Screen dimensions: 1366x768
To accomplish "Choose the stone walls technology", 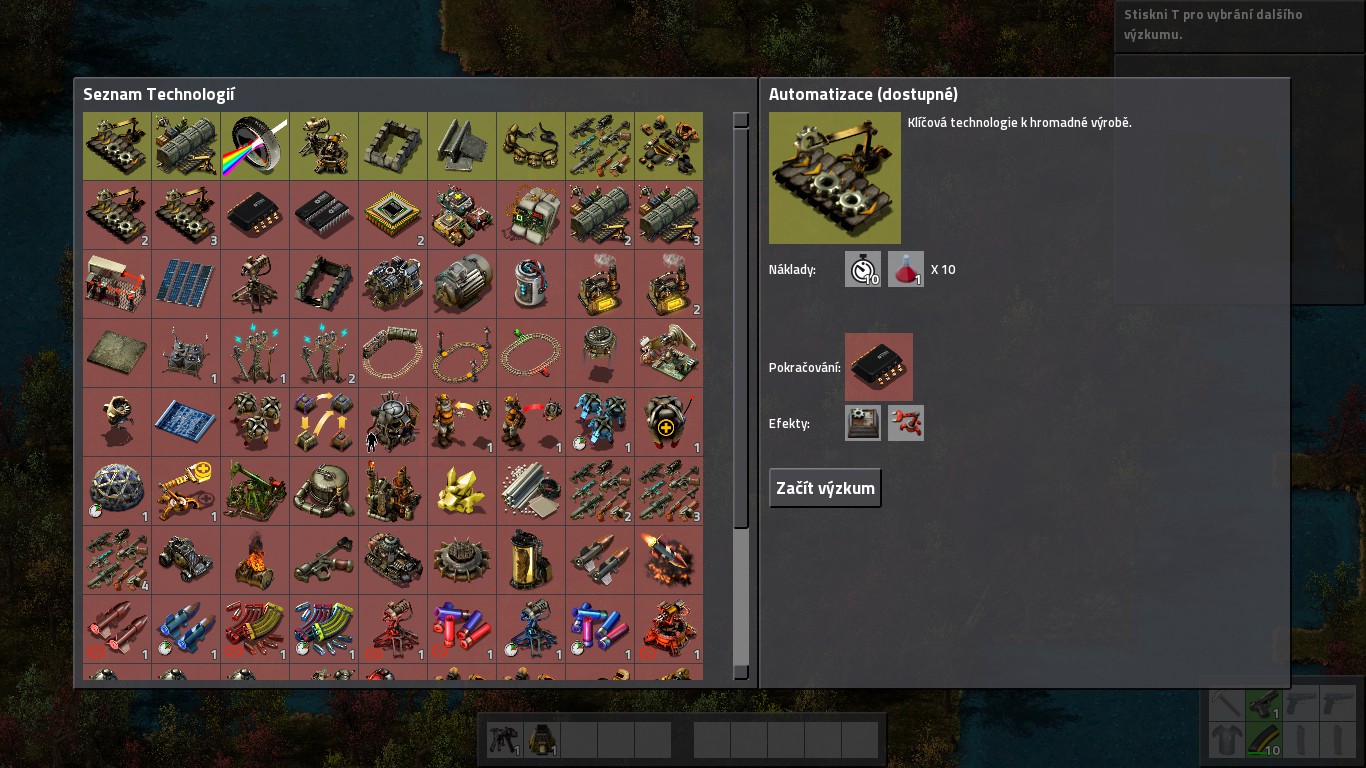I will 393,146.
